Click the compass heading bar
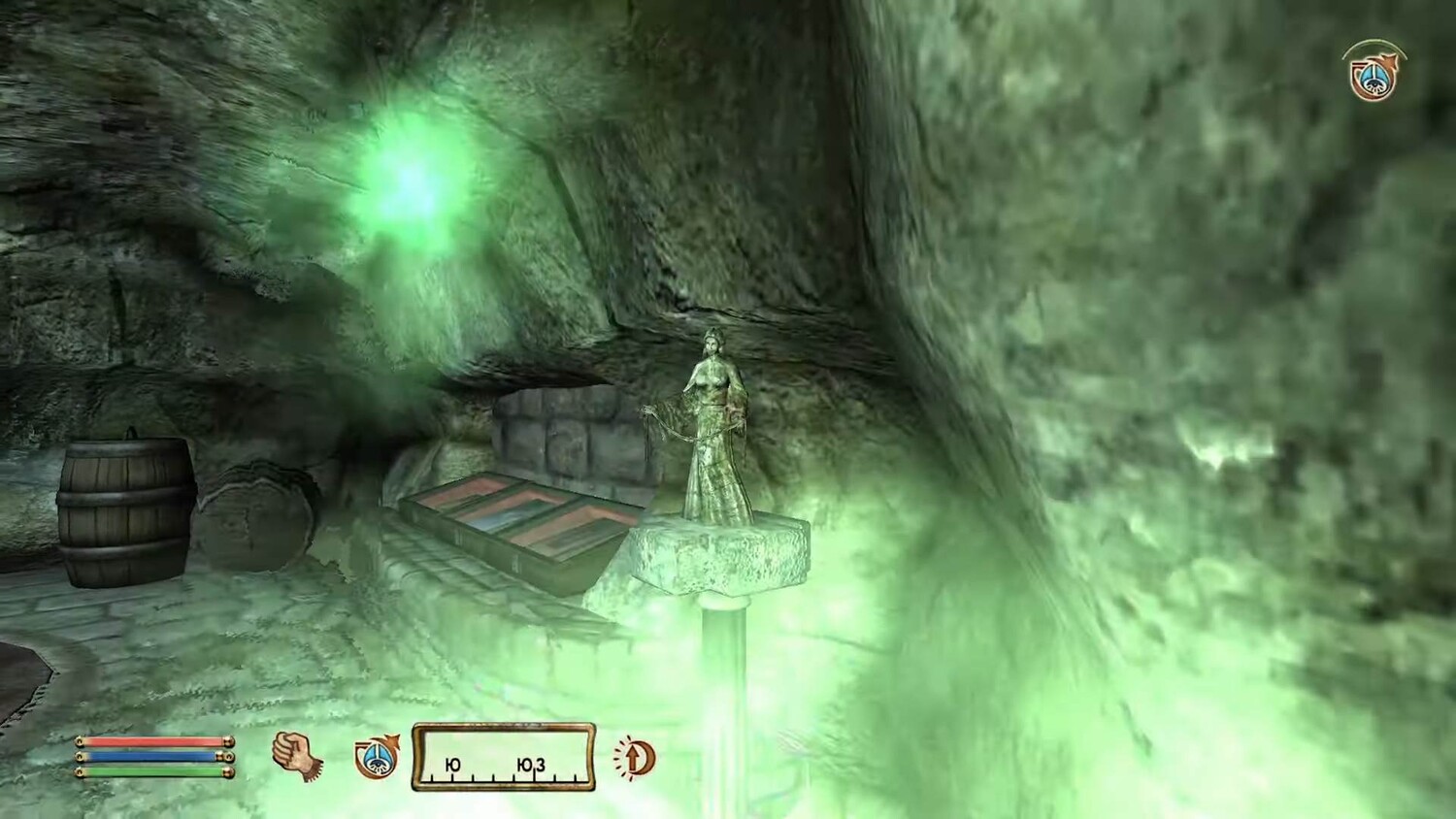 coord(504,756)
